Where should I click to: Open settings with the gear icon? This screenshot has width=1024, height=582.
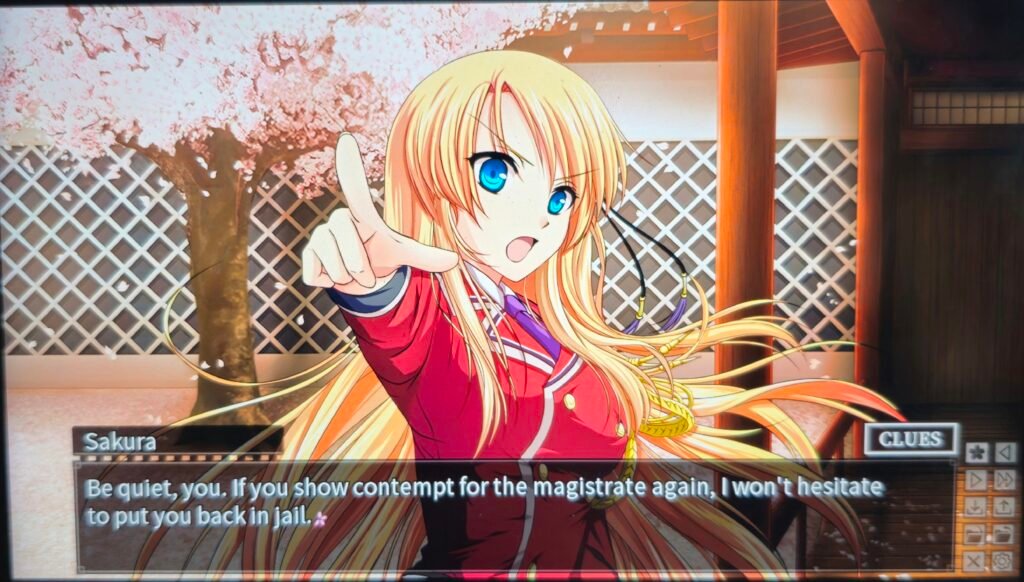click(x=1004, y=561)
